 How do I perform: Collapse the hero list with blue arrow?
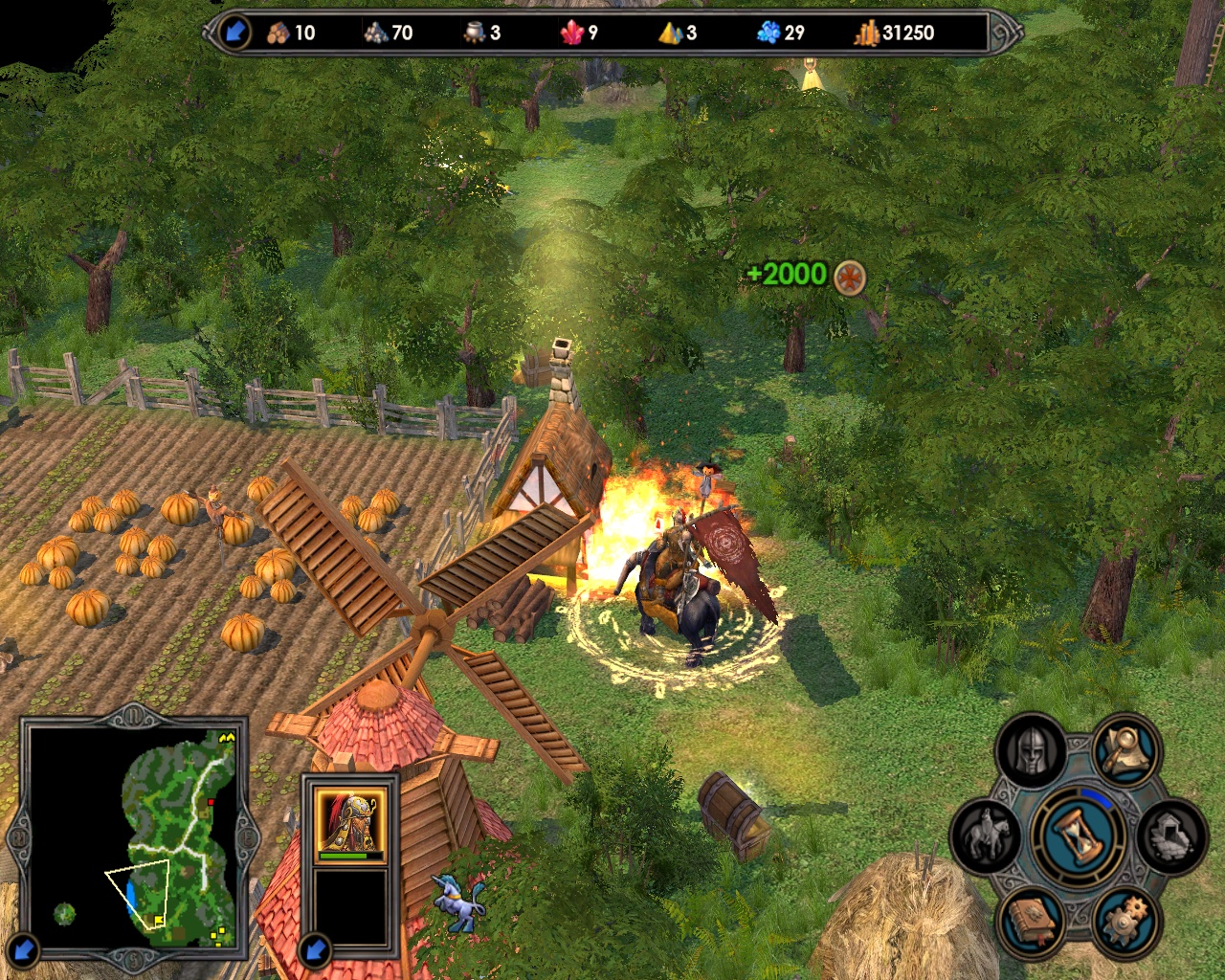pos(315,948)
